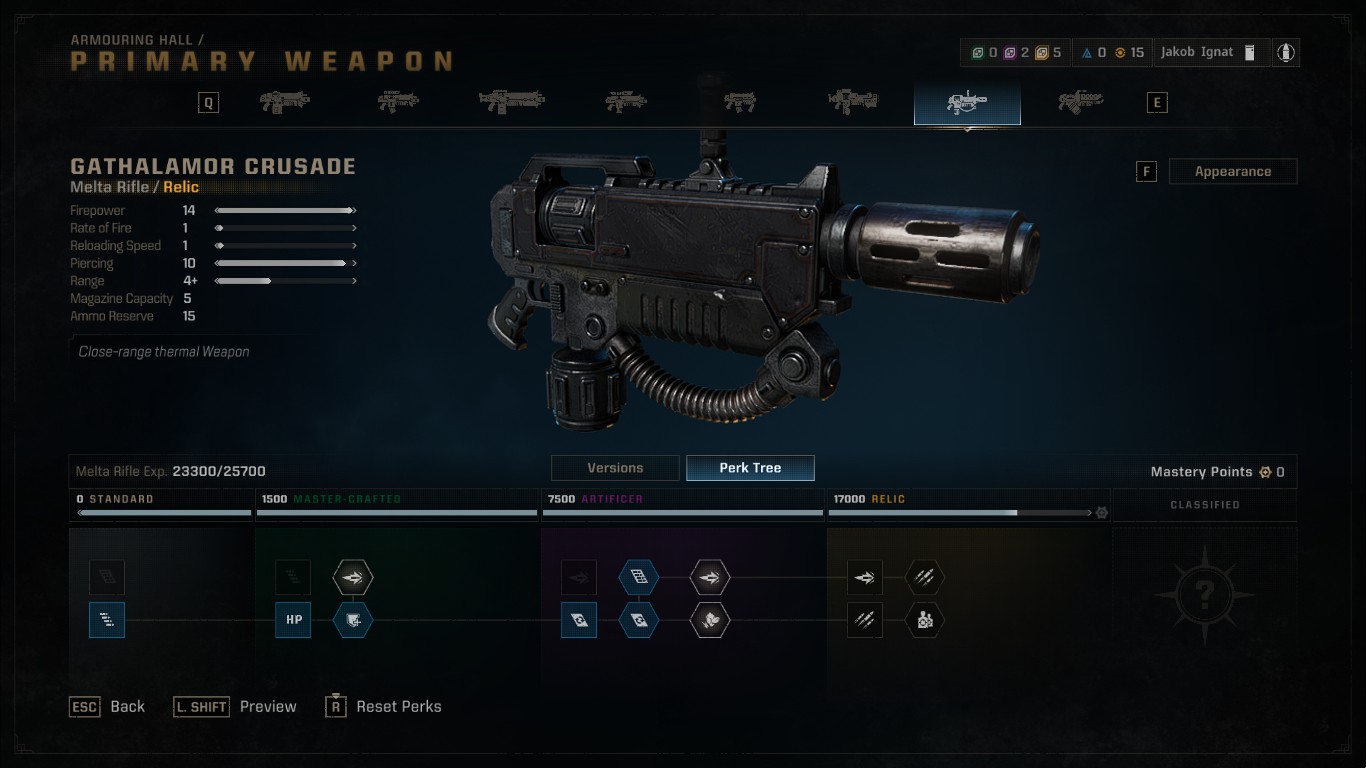Pick the hexagonal arrow perk in Master-Crafted tier
The height and width of the screenshot is (768, 1366).
353,577
